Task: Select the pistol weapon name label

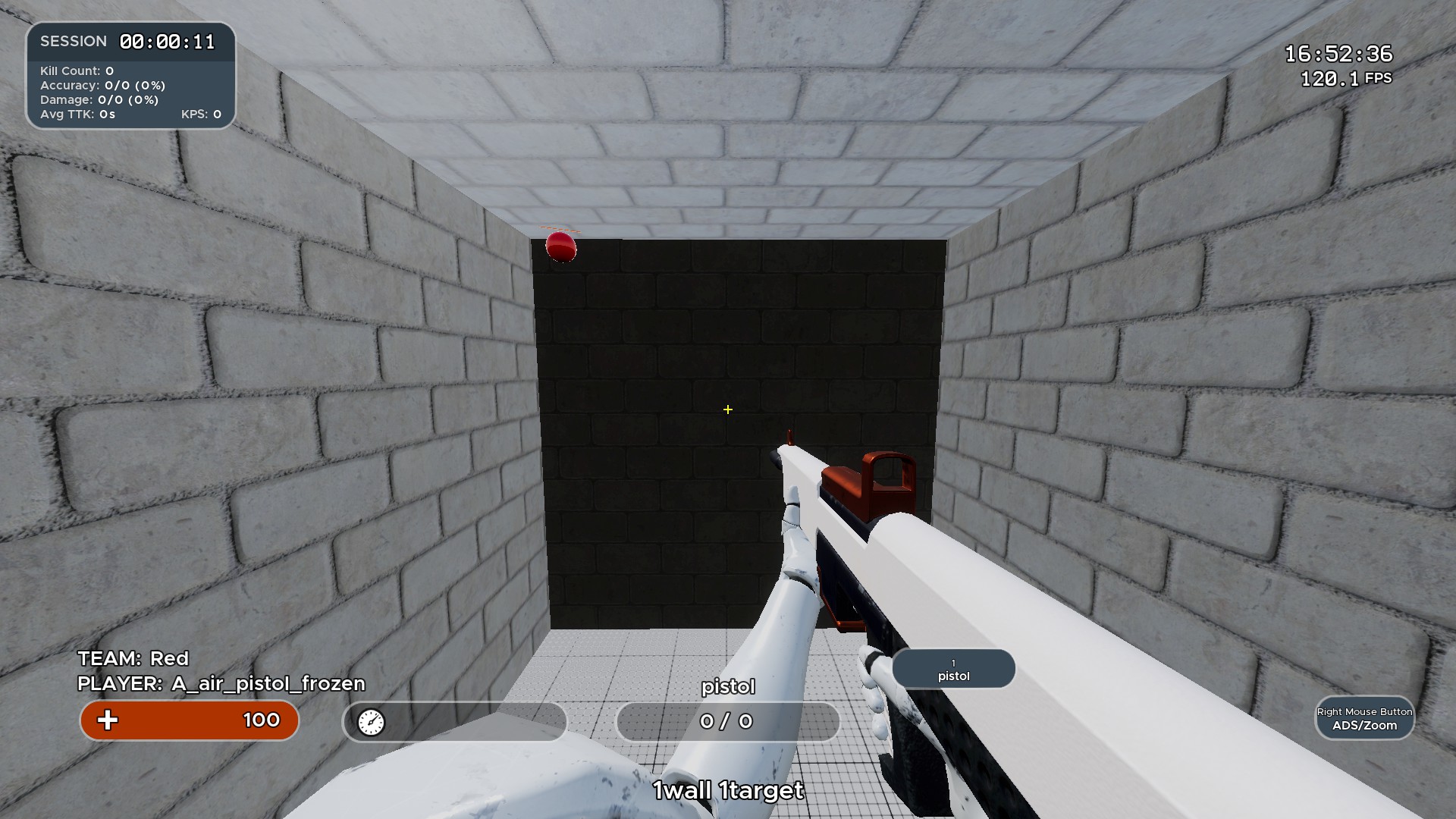Action: pos(727,686)
